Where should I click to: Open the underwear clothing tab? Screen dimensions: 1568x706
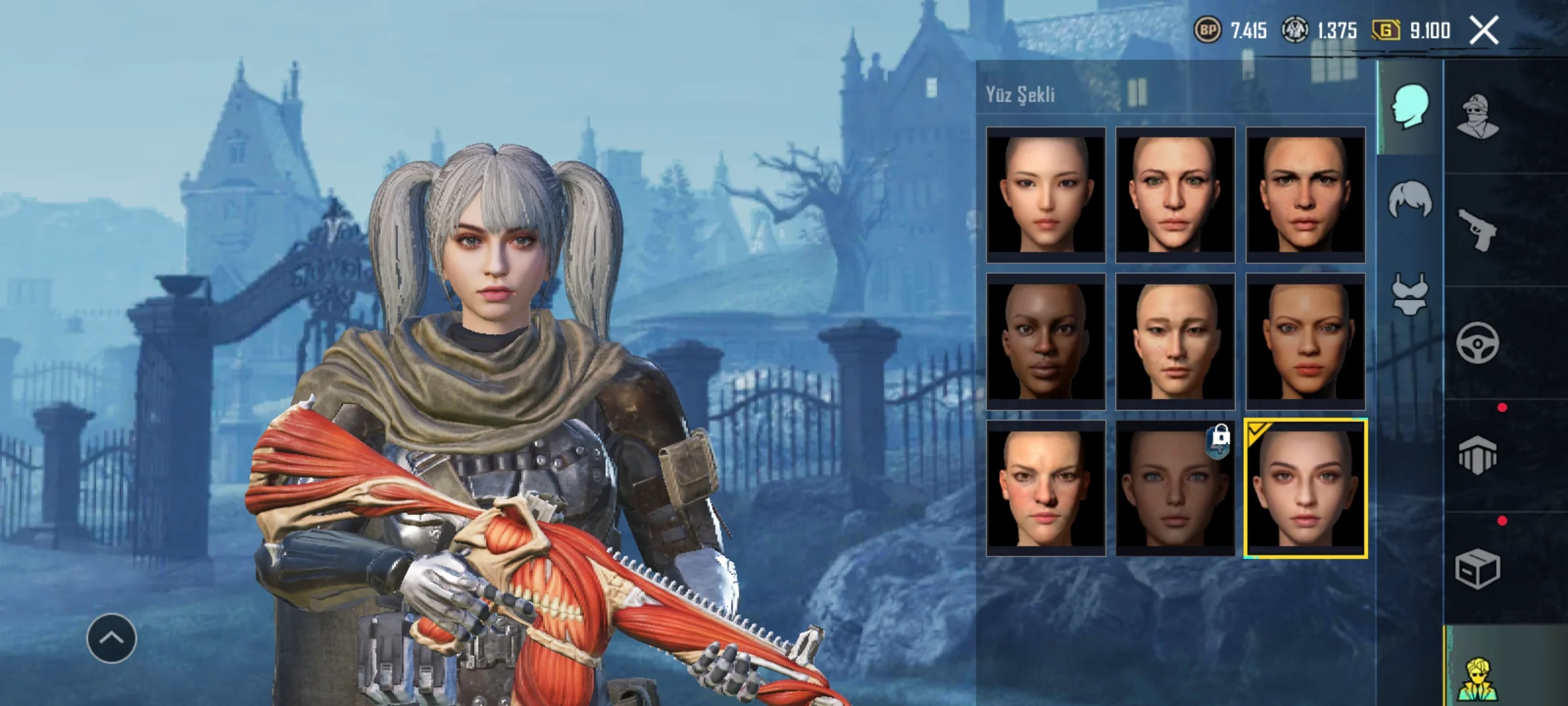point(1410,294)
